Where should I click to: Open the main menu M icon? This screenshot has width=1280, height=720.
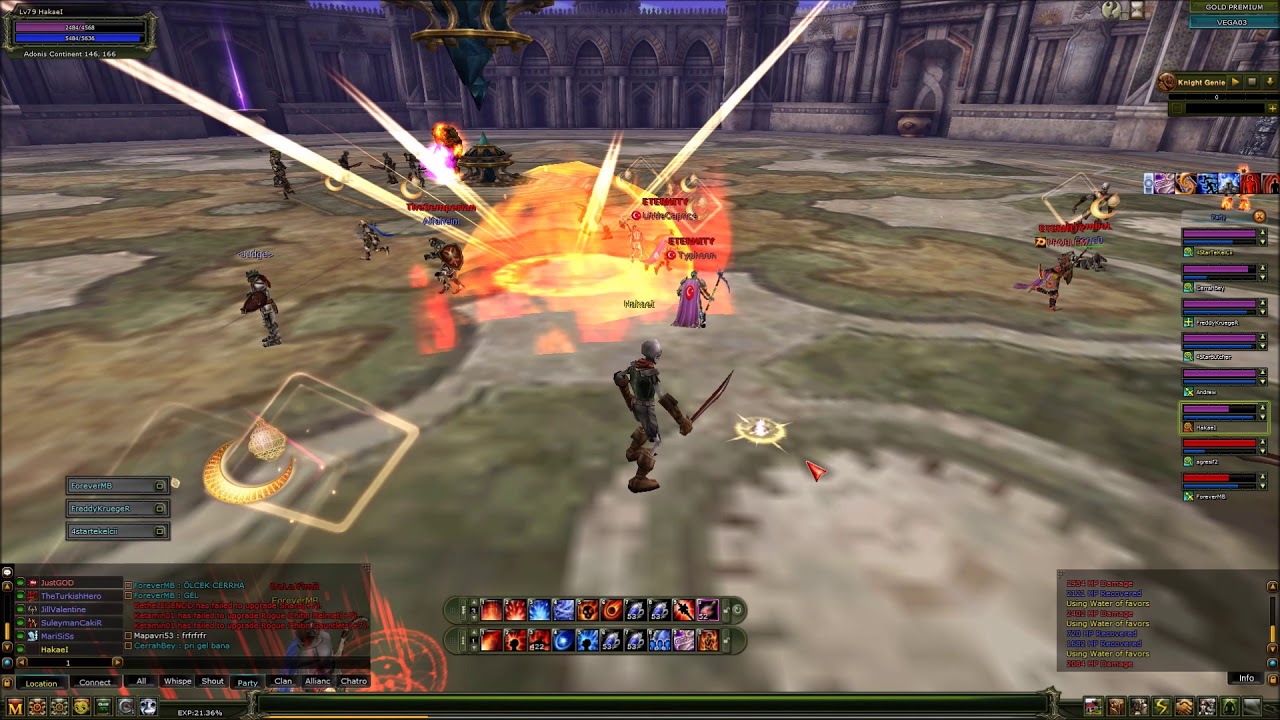coord(15,707)
